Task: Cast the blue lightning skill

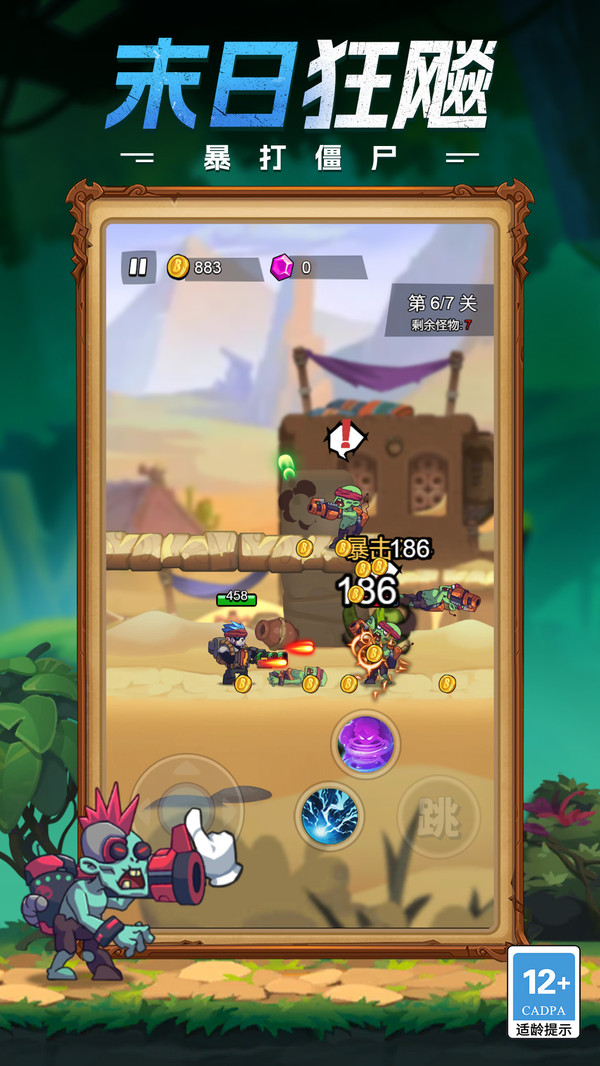Action: tap(329, 815)
